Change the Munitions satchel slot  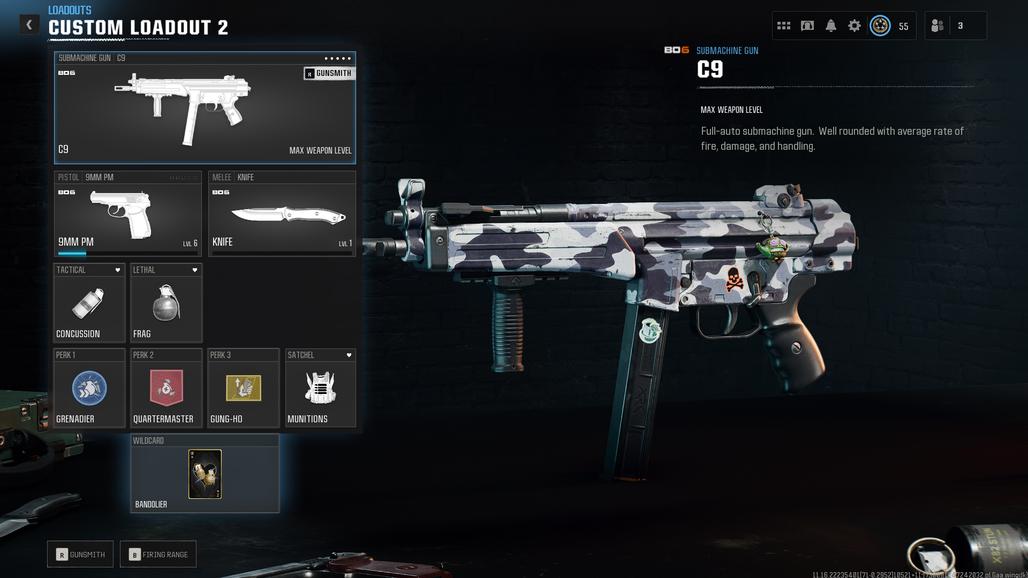coord(320,388)
